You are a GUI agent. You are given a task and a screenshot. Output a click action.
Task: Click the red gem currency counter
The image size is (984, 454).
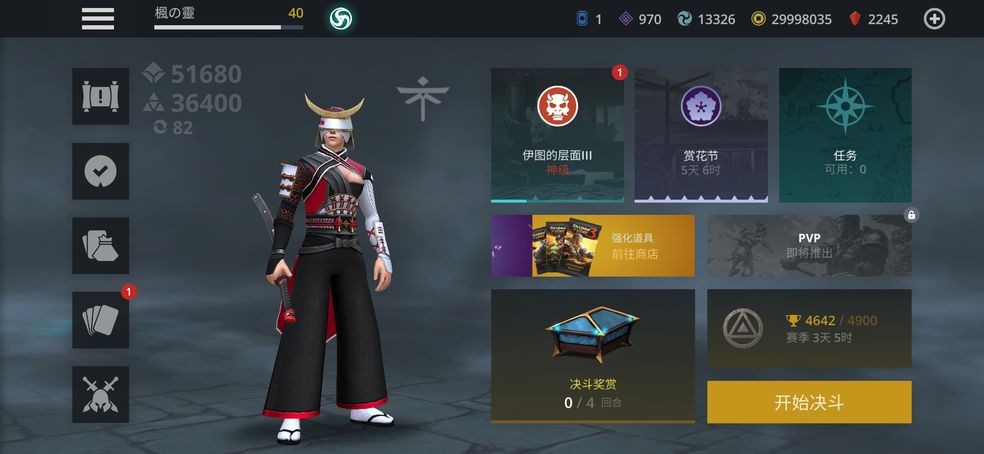874,18
